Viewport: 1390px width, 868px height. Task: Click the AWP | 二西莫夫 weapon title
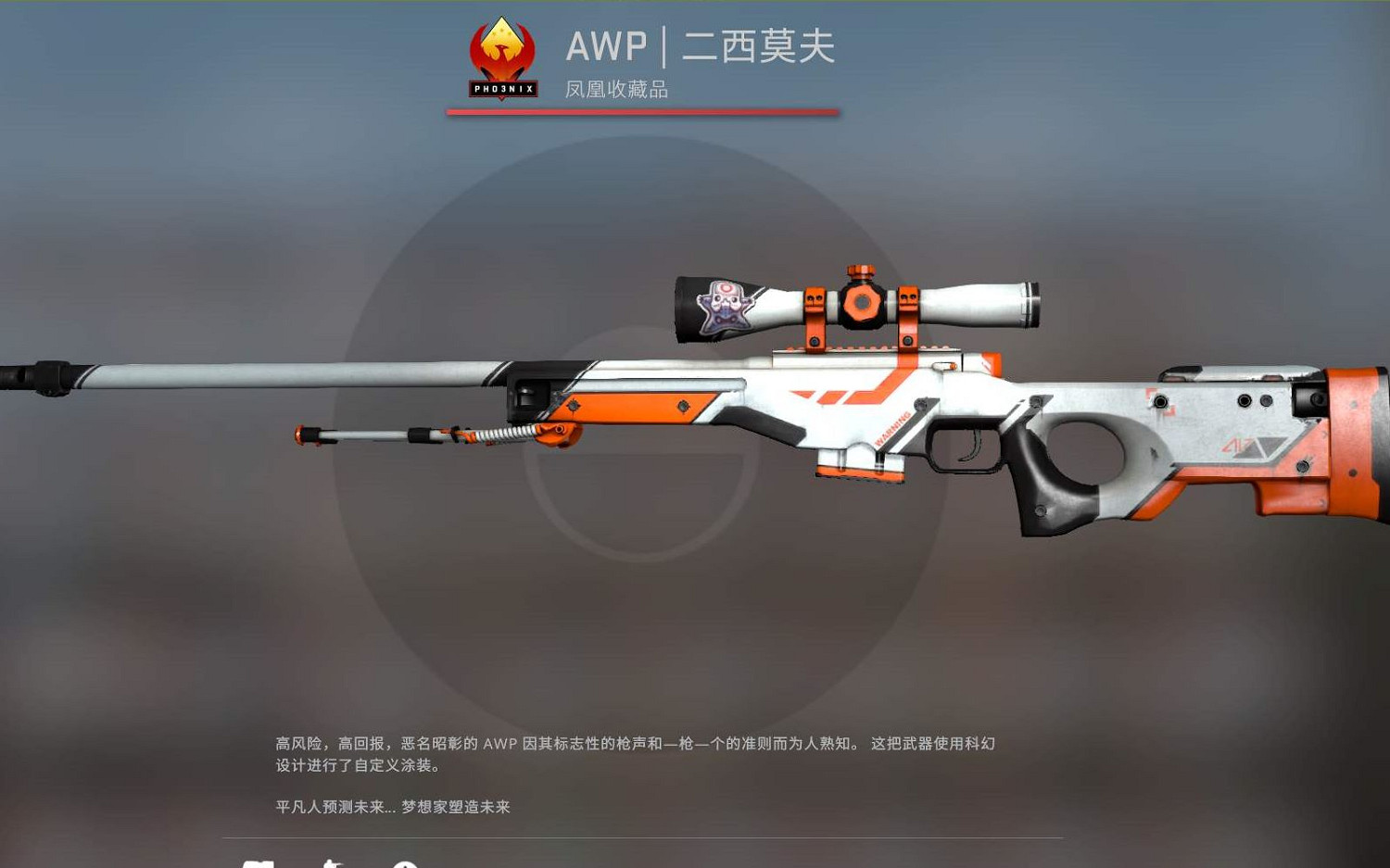tap(700, 46)
